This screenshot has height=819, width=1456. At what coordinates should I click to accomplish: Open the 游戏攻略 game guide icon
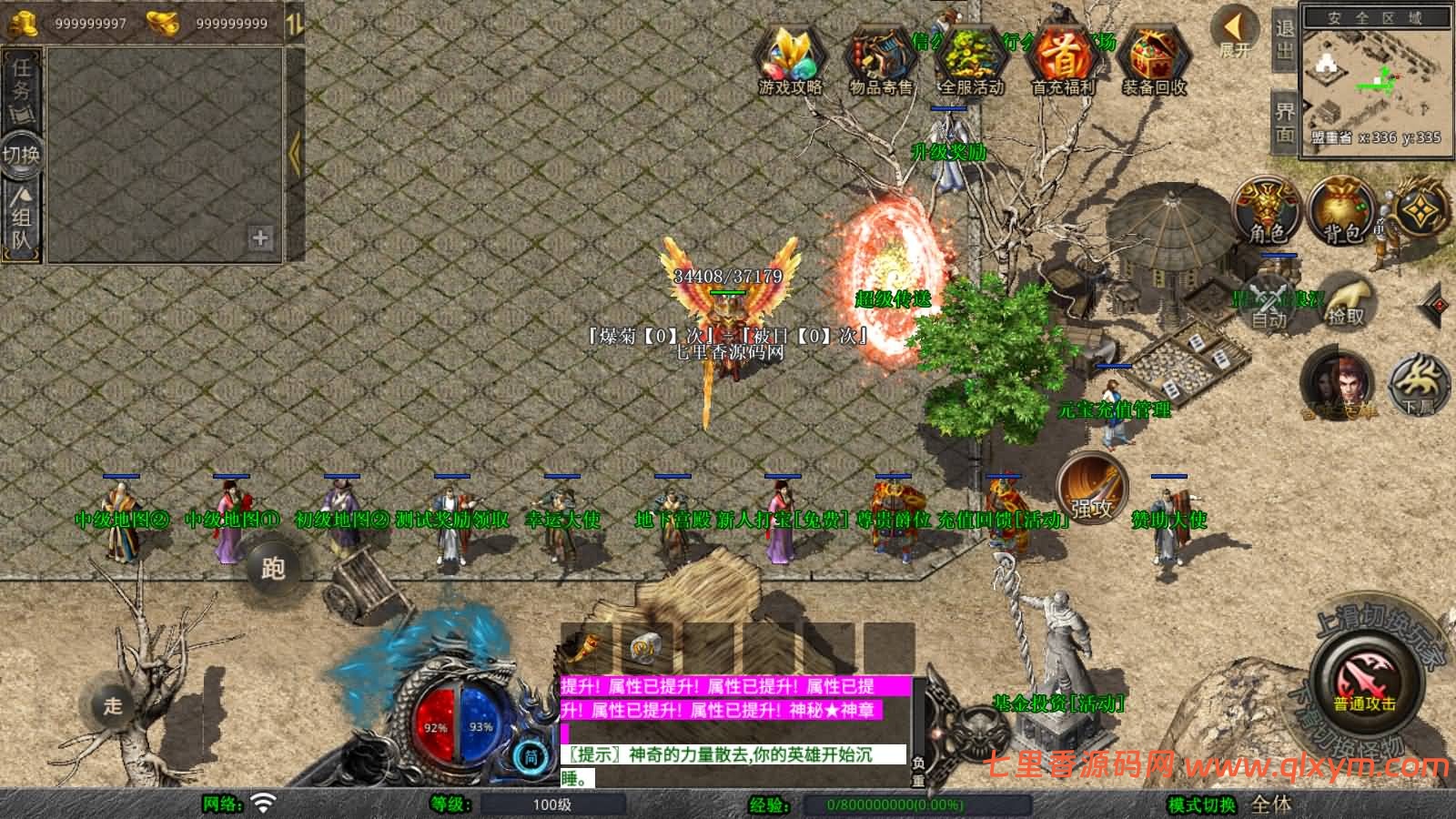point(790,60)
